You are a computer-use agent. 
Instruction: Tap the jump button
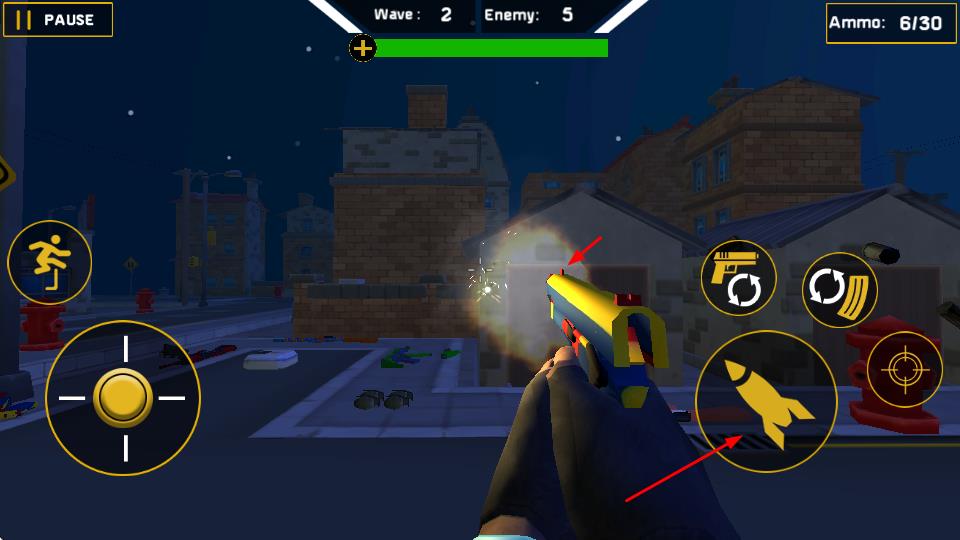pos(49,263)
